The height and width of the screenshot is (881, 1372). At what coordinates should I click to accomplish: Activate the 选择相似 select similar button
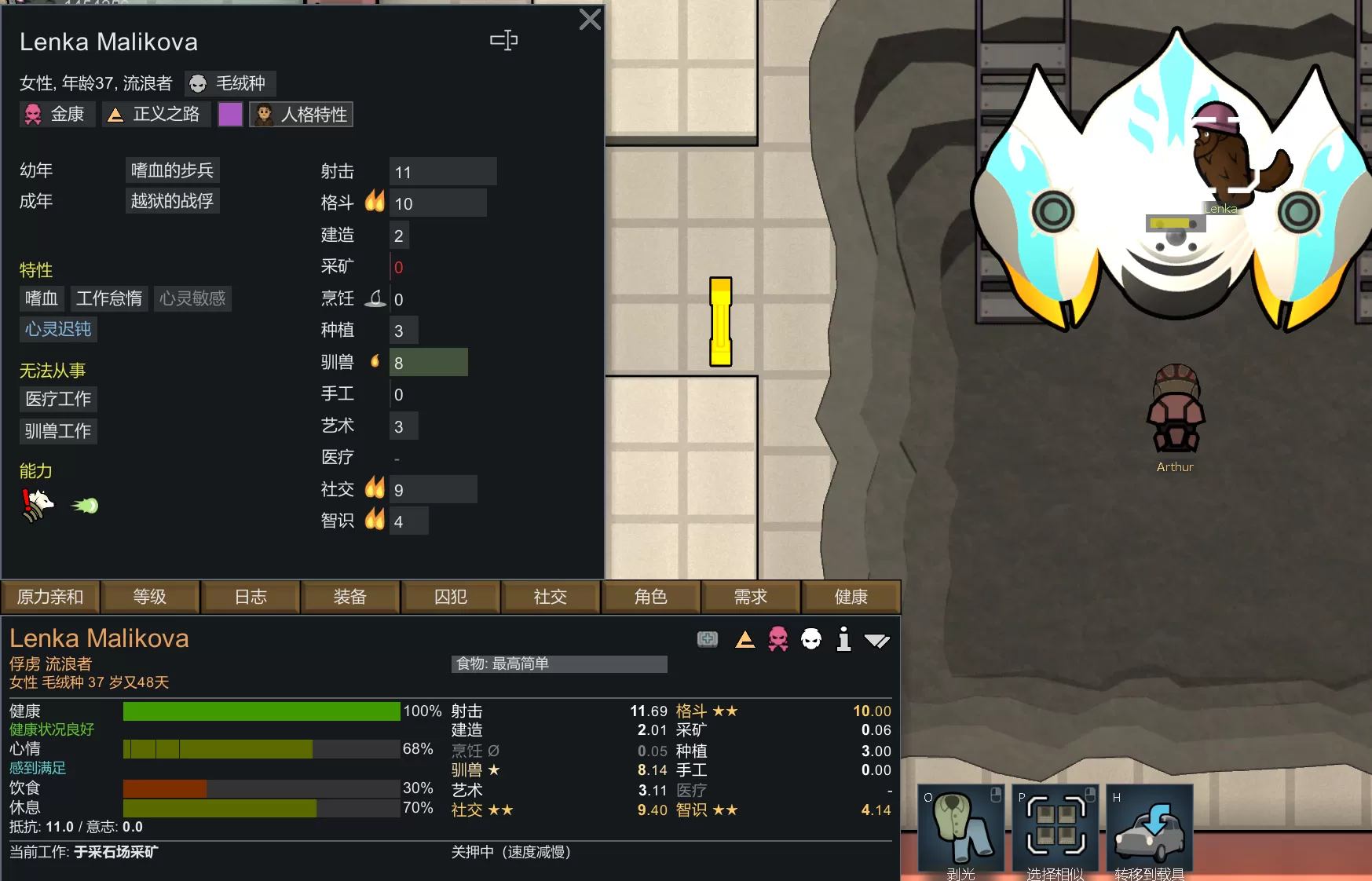tap(1056, 828)
